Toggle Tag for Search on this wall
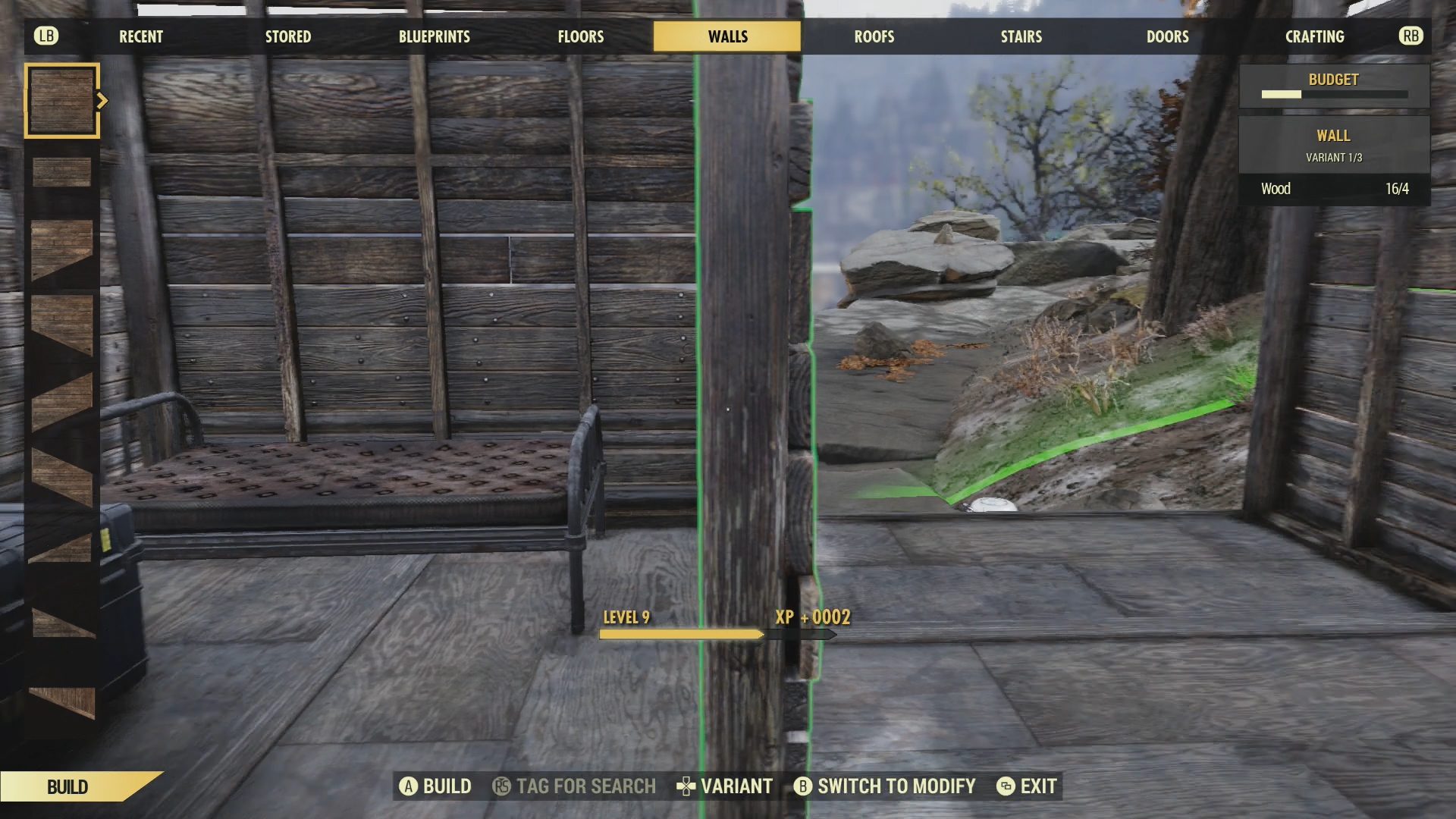The height and width of the screenshot is (819, 1456). click(x=584, y=786)
